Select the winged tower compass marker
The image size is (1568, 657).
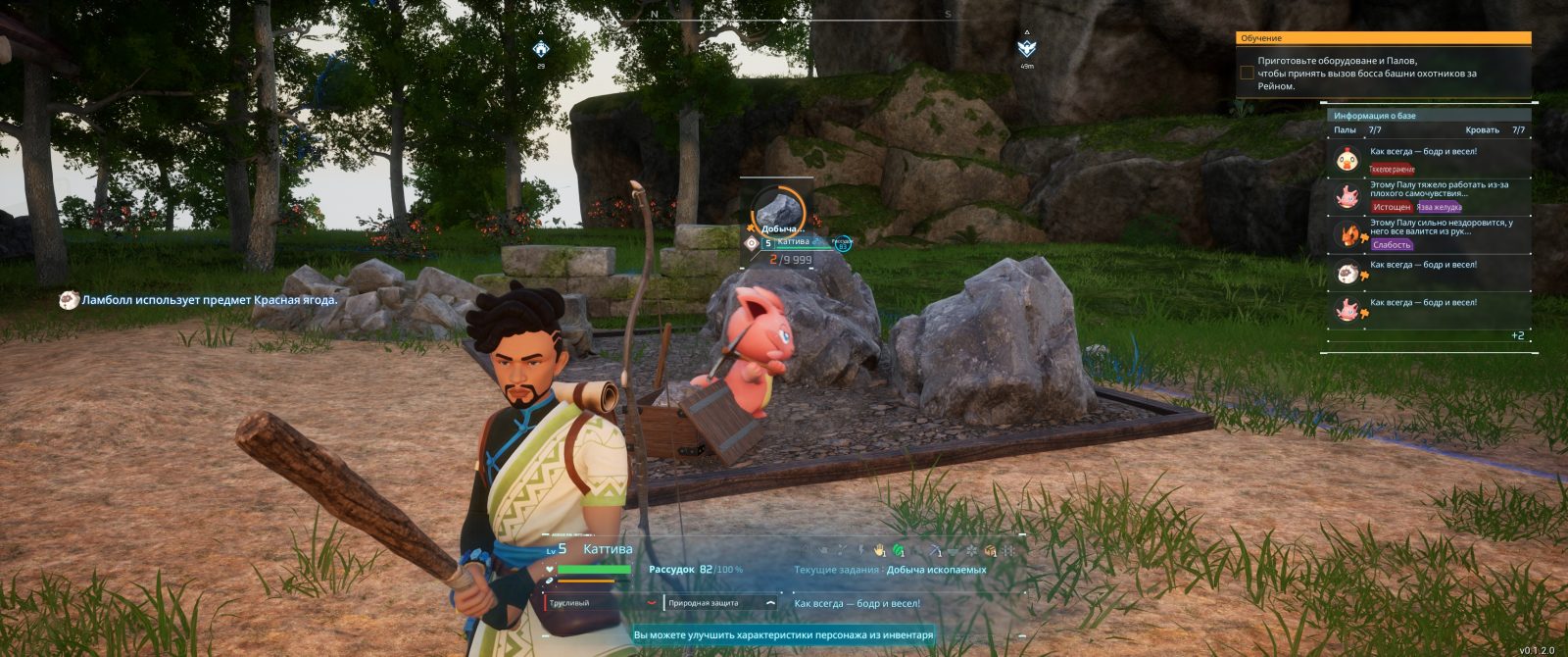(x=1026, y=48)
